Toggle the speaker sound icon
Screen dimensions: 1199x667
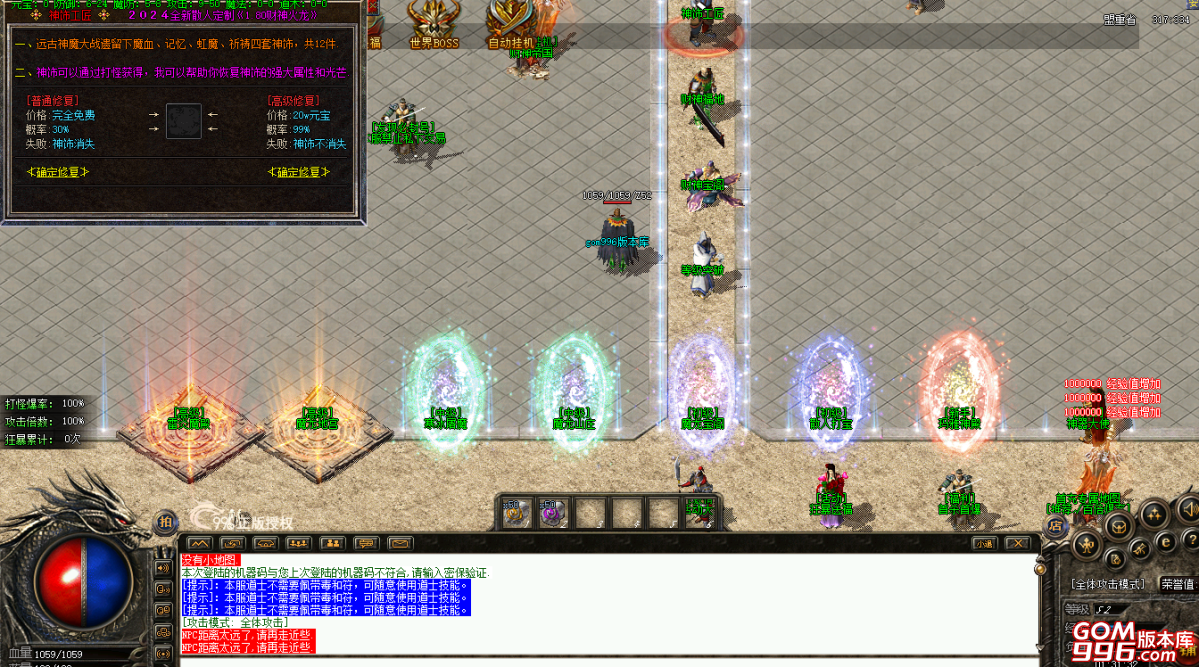163,568
